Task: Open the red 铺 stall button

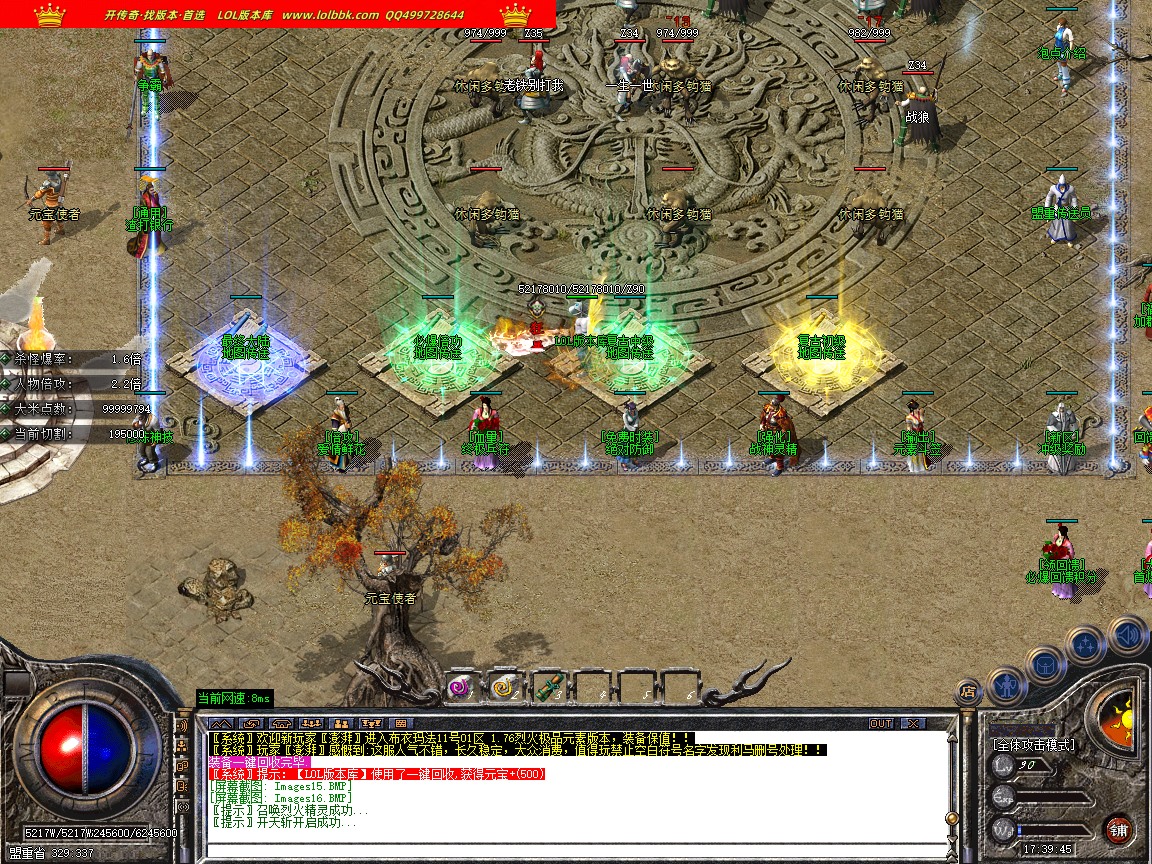Action: pos(1118,829)
